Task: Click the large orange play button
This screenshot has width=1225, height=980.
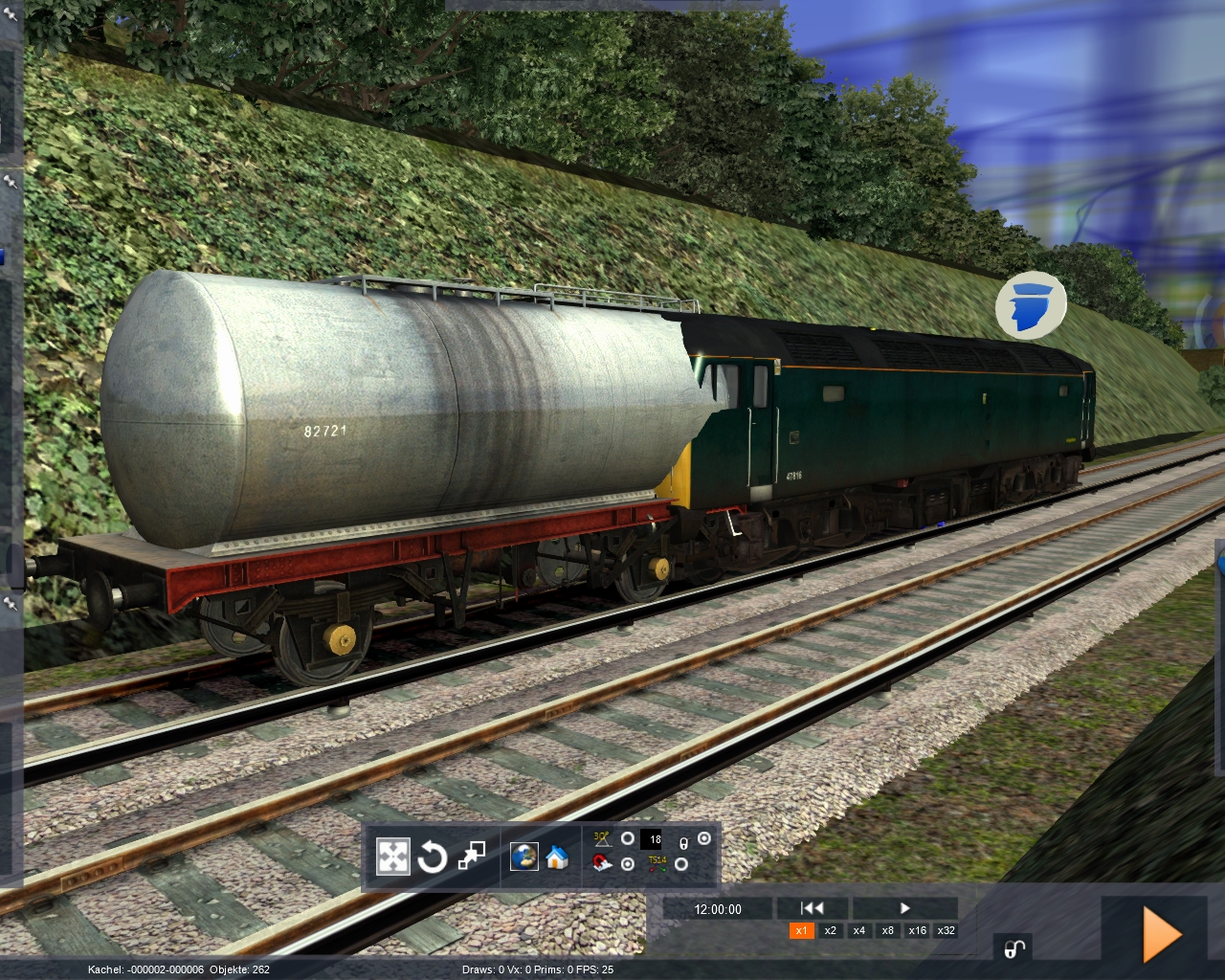Action: [x=1161, y=935]
